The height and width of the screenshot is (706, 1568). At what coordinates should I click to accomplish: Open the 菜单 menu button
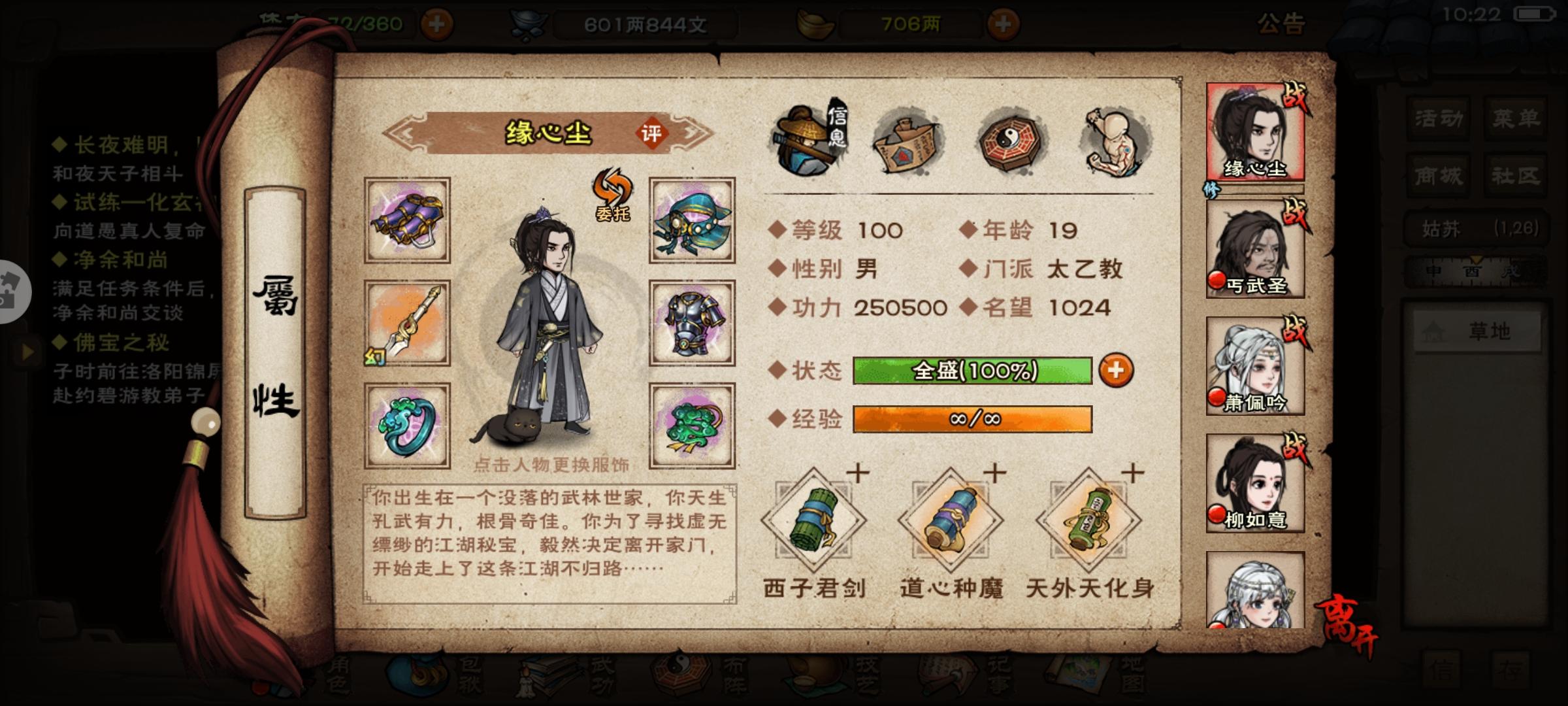[1516, 118]
